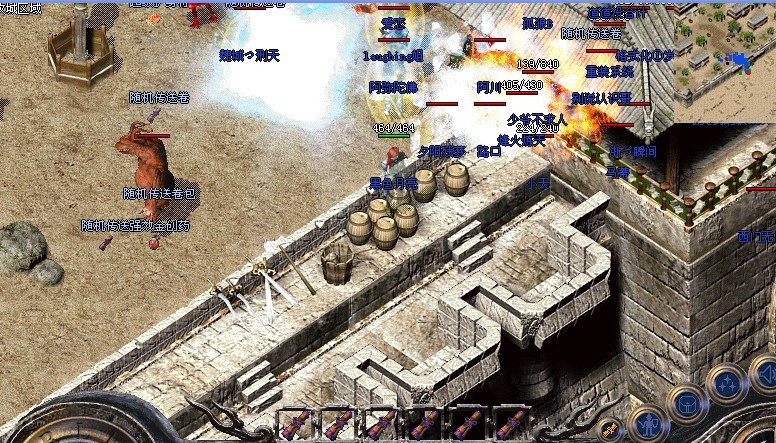Open the skills button with star symbols
The height and width of the screenshot is (443, 776).
point(727,384)
